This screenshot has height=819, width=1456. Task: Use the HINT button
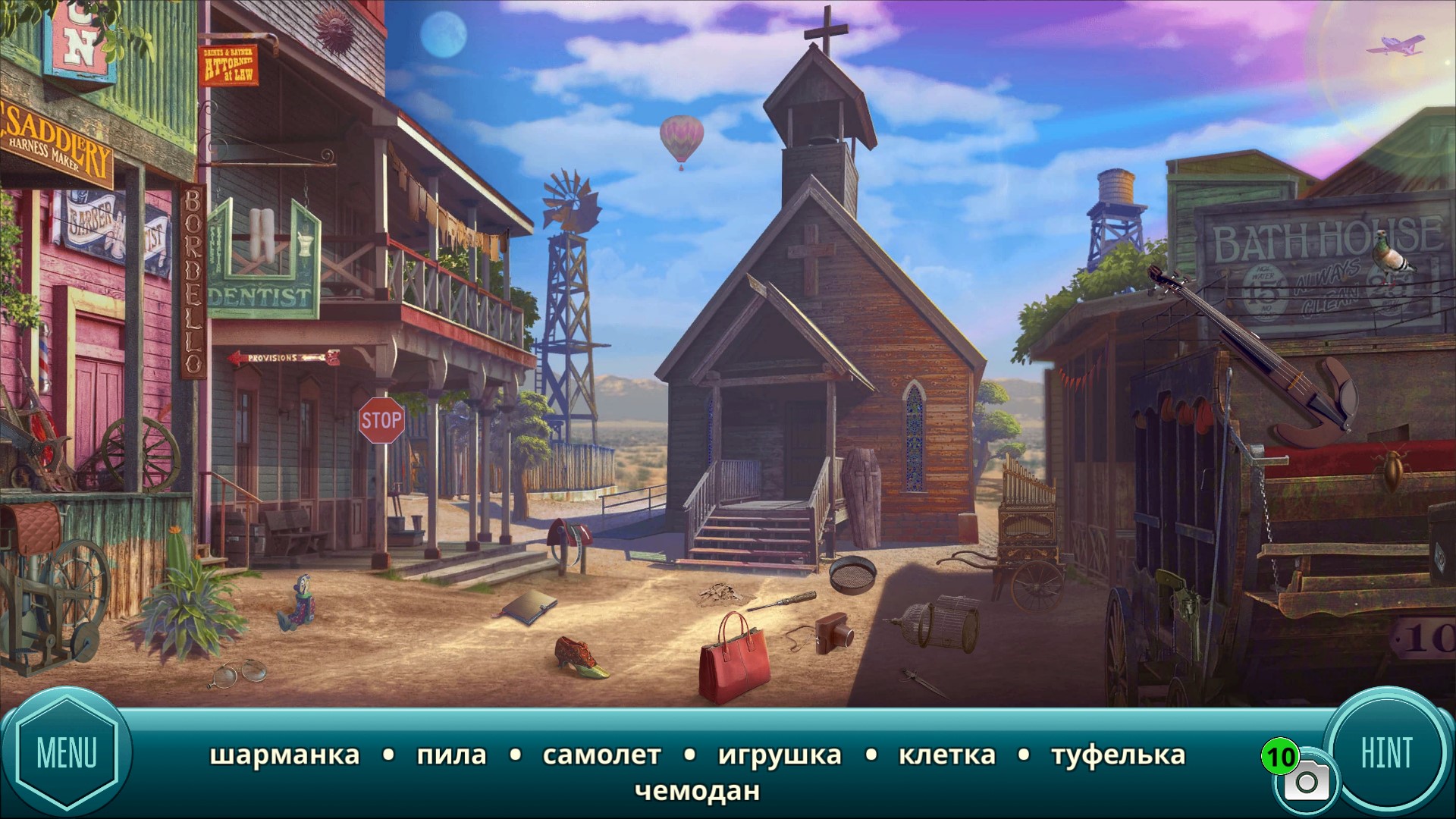1386,752
